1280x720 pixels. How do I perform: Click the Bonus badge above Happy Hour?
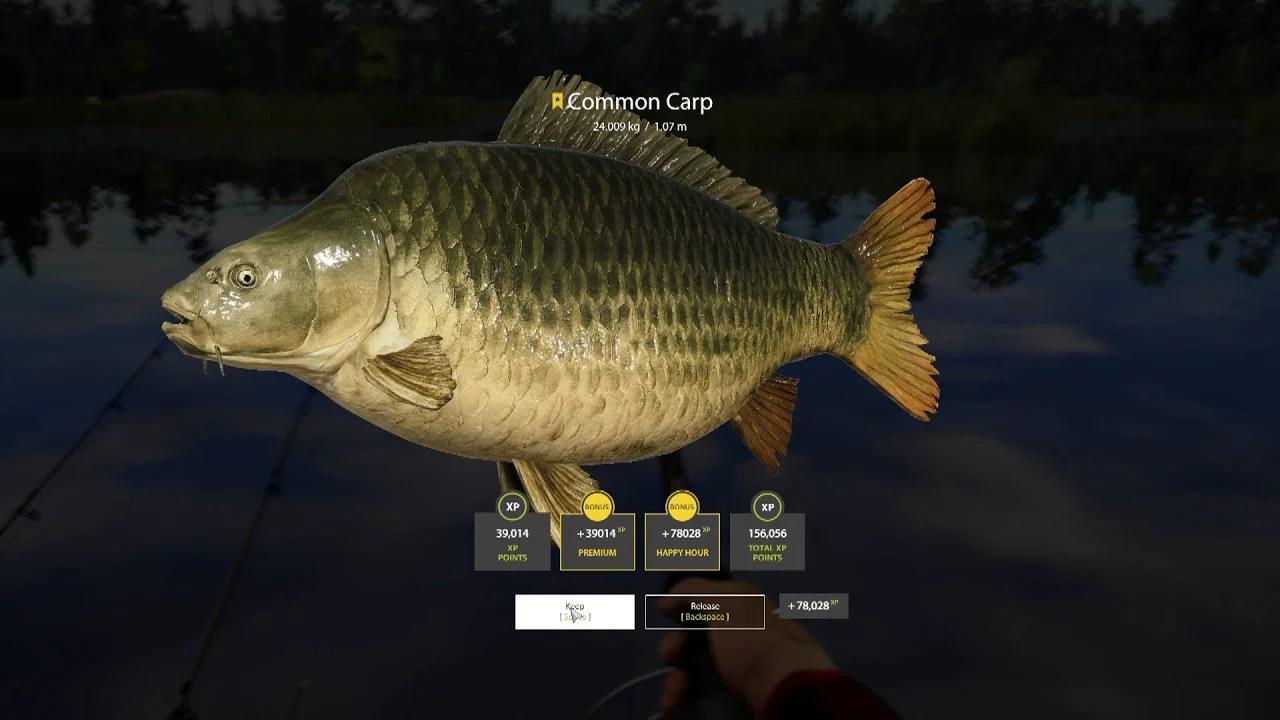coord(683,506)
